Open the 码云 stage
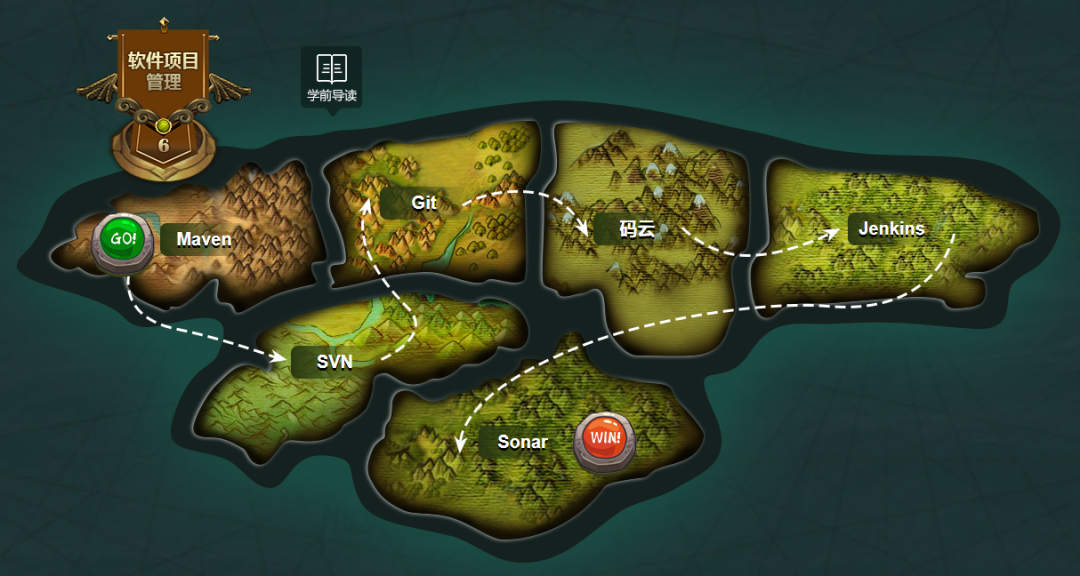 [636, 229]
